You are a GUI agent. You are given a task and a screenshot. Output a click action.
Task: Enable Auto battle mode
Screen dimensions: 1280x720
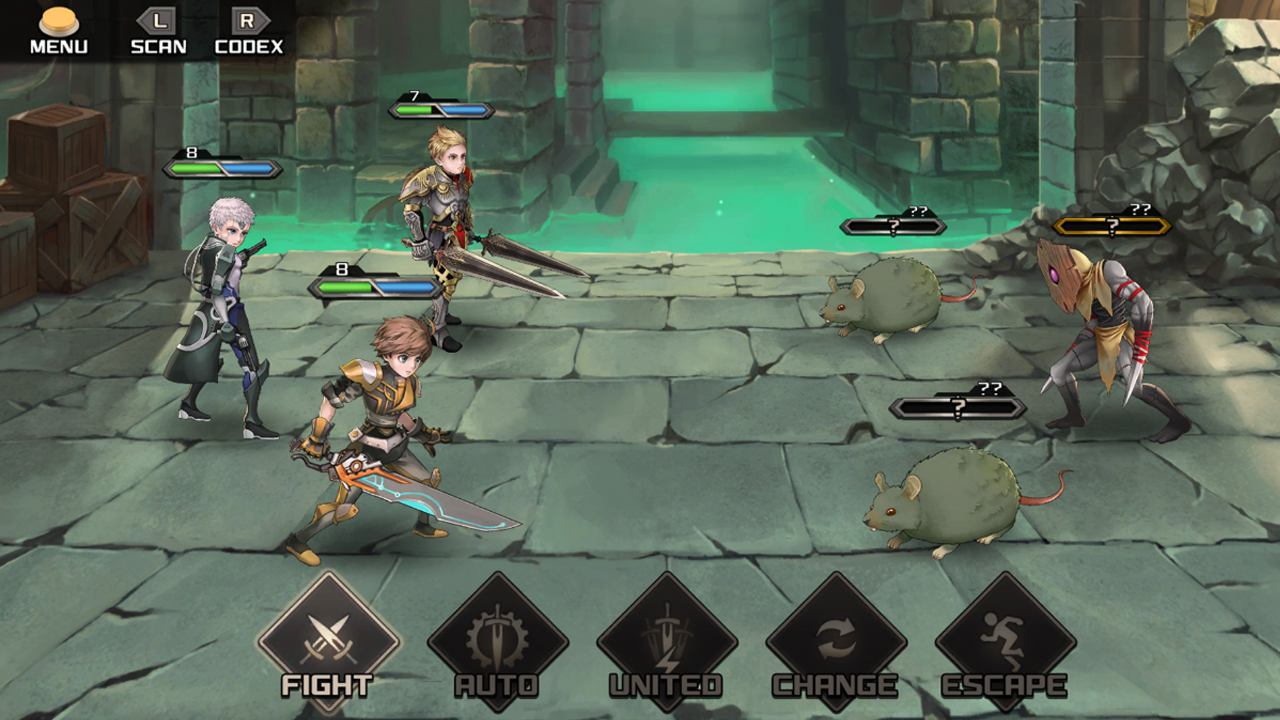[497, 640]
